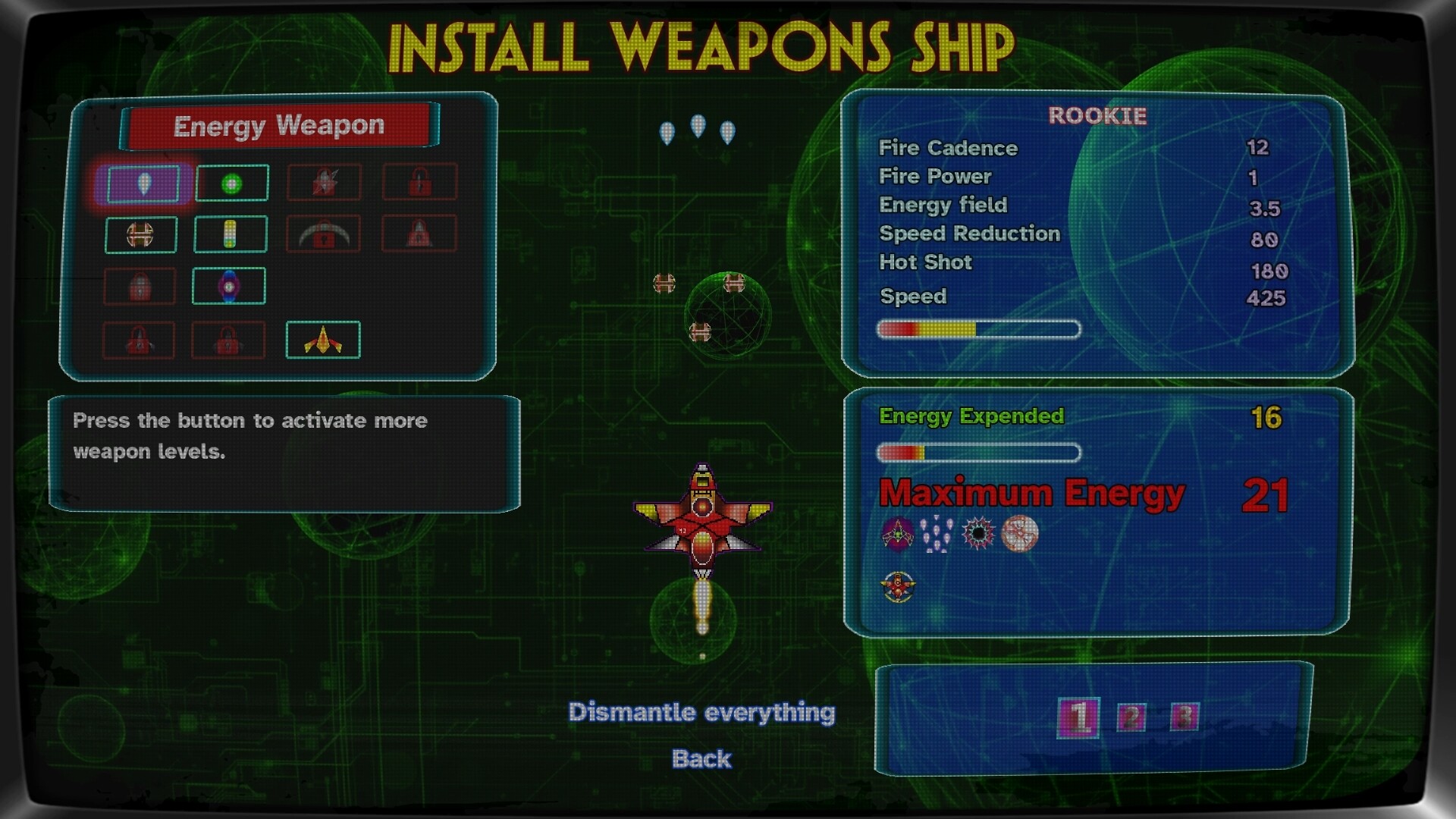Image resolution: width=1456 pixels, height=819 pixels.
Task: Click Dismantle everything
Action: point(702,713)
